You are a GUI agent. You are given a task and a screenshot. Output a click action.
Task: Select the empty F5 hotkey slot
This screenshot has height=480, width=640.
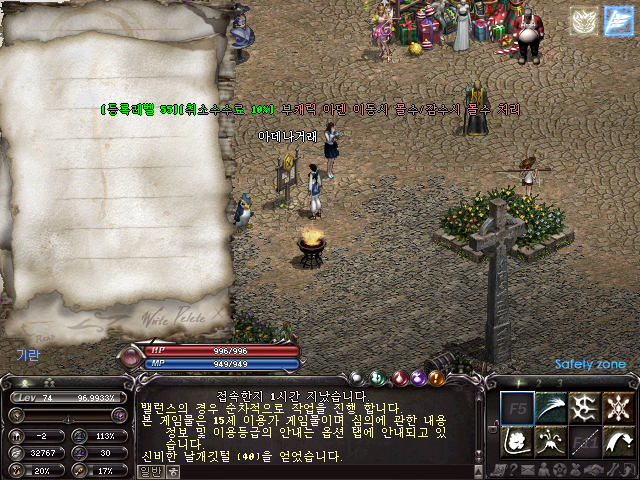pyautogui.click(x=517, y=407)
